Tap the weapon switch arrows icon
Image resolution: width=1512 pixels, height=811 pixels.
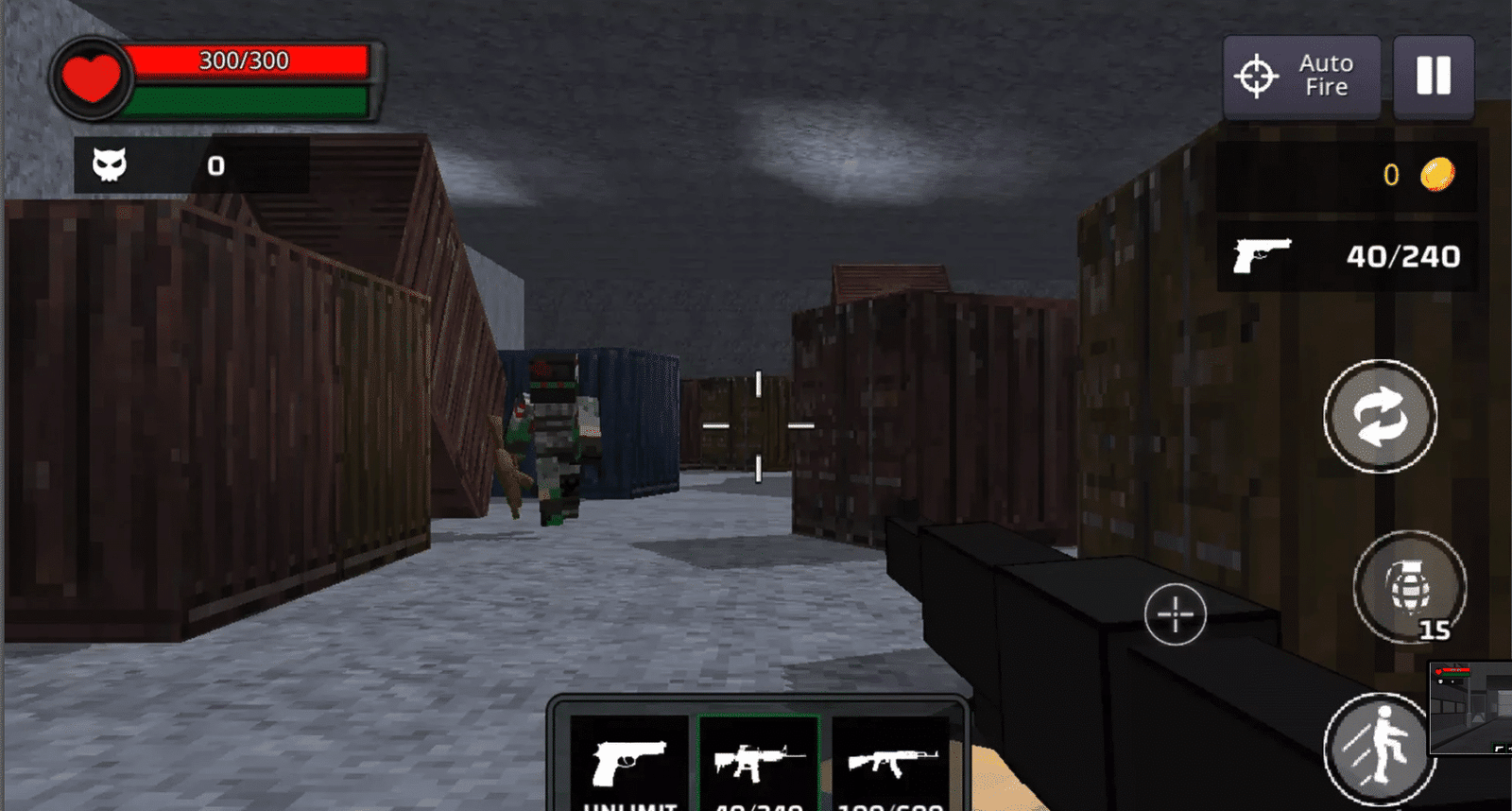tap(1380, 416)
